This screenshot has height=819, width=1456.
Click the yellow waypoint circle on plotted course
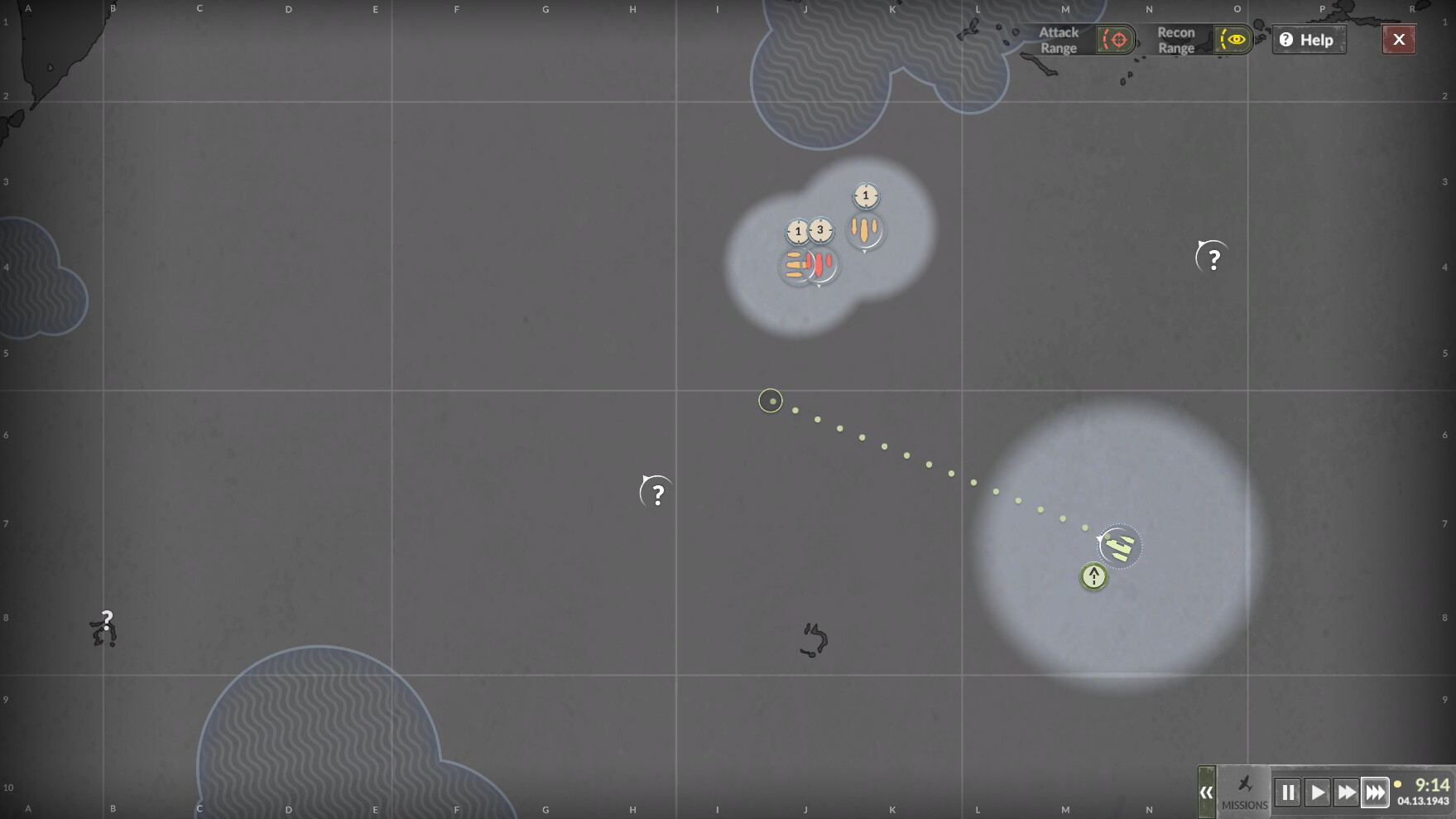click(x=771, y=401)
